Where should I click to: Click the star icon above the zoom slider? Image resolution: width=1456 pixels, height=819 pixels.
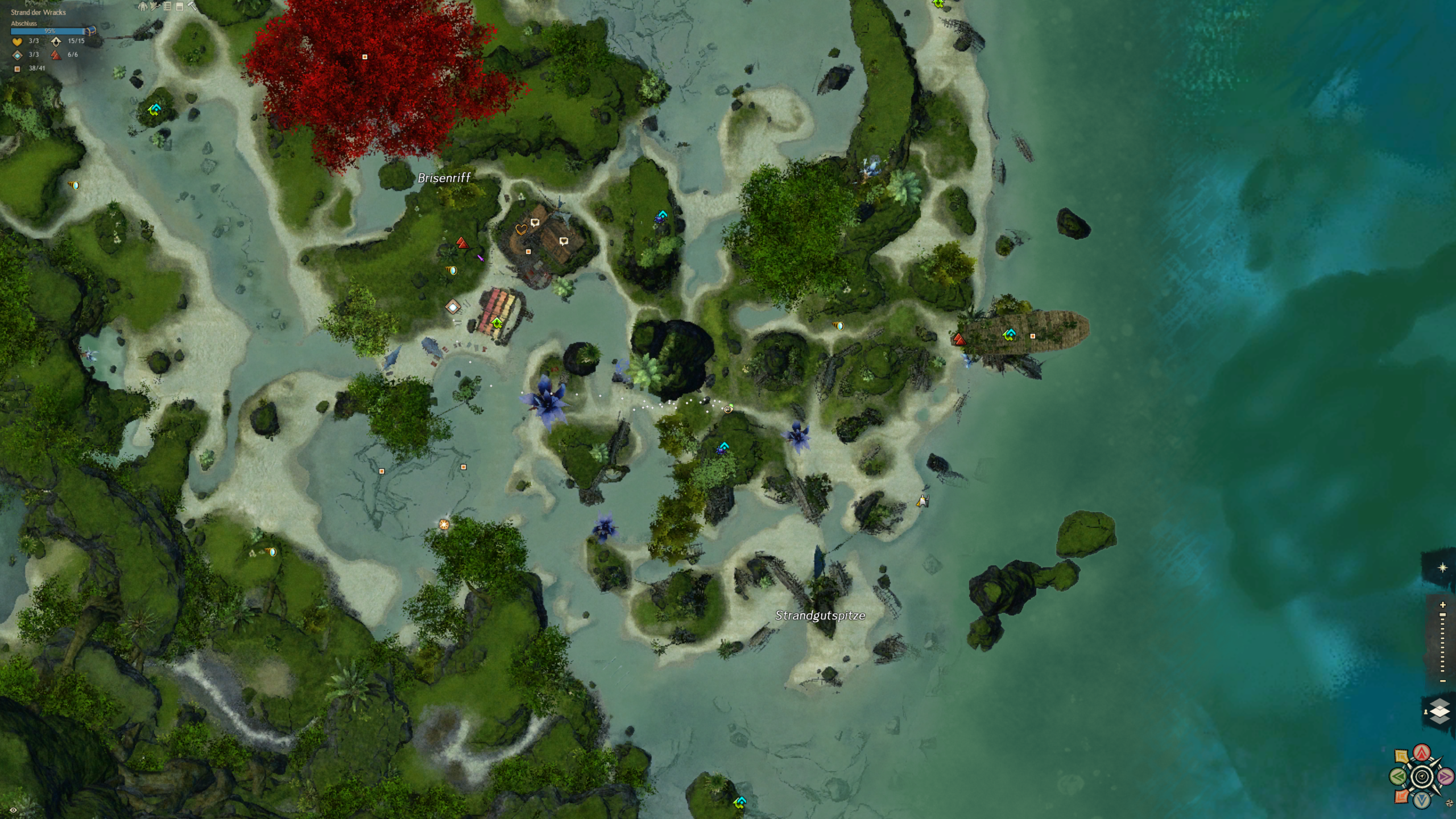[1442, 568]
